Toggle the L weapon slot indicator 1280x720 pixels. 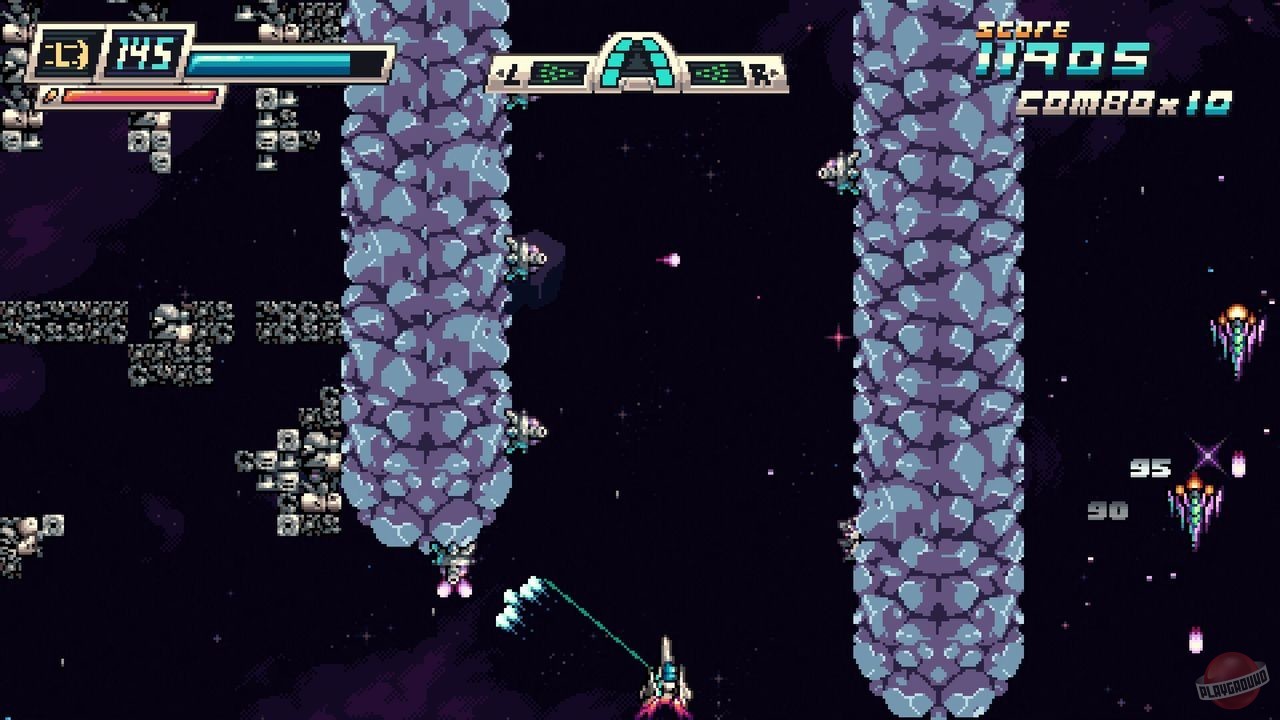point(510,72)
